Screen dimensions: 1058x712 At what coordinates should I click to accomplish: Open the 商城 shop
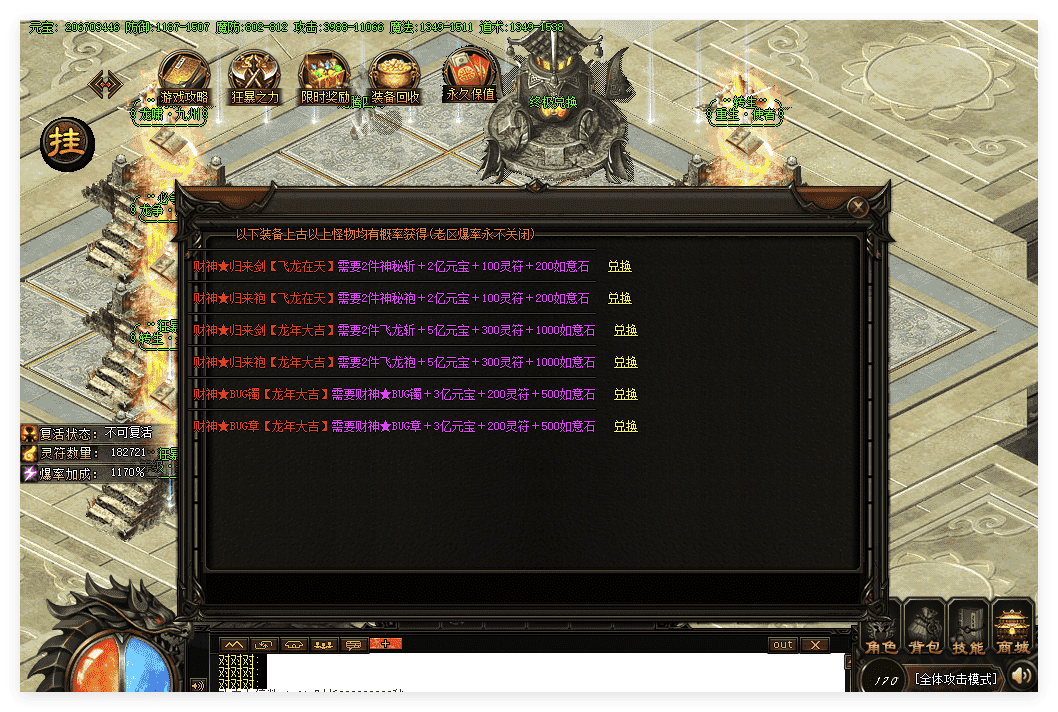(1013, 628)
